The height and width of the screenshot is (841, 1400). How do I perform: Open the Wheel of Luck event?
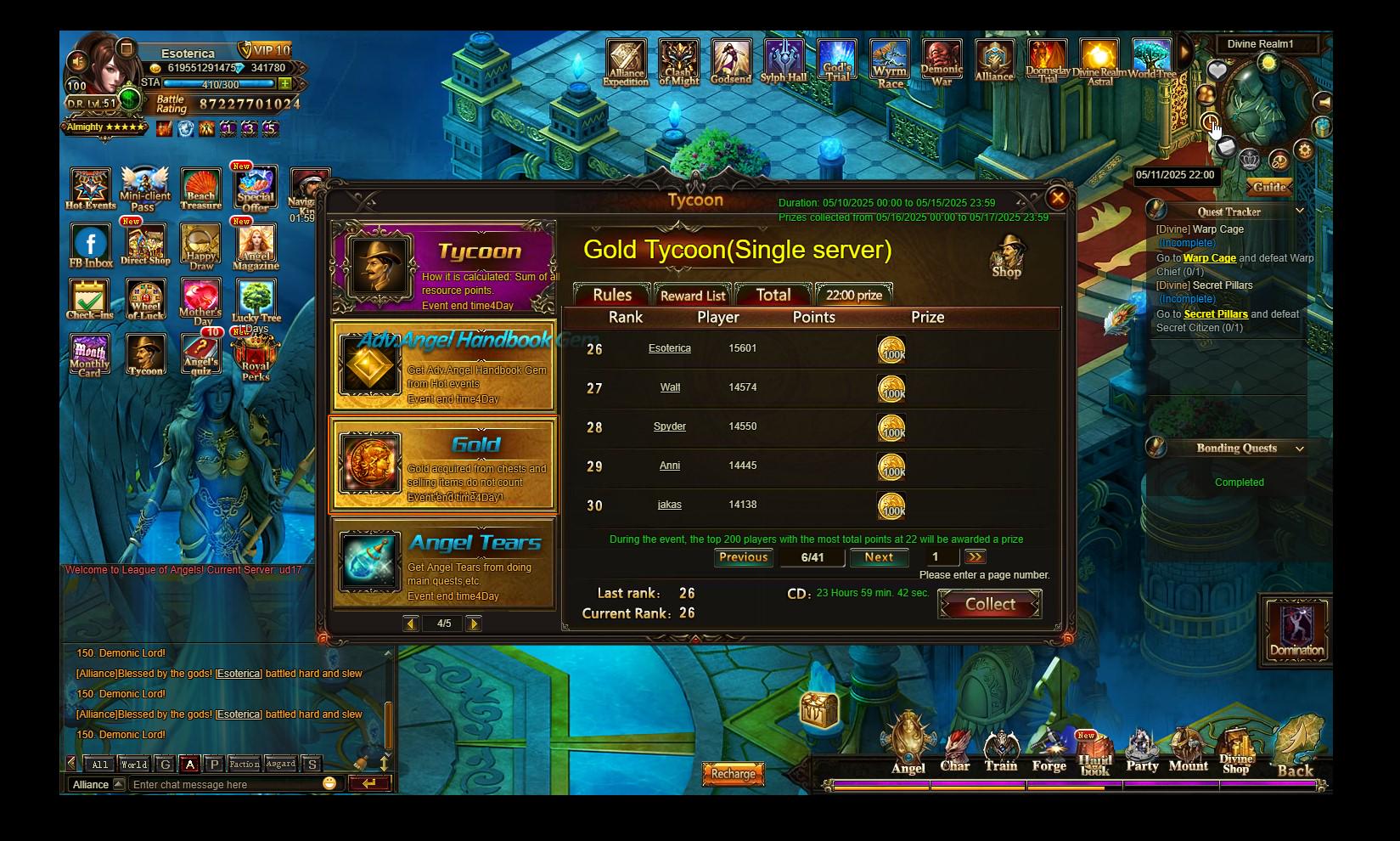tap(145, 300)
